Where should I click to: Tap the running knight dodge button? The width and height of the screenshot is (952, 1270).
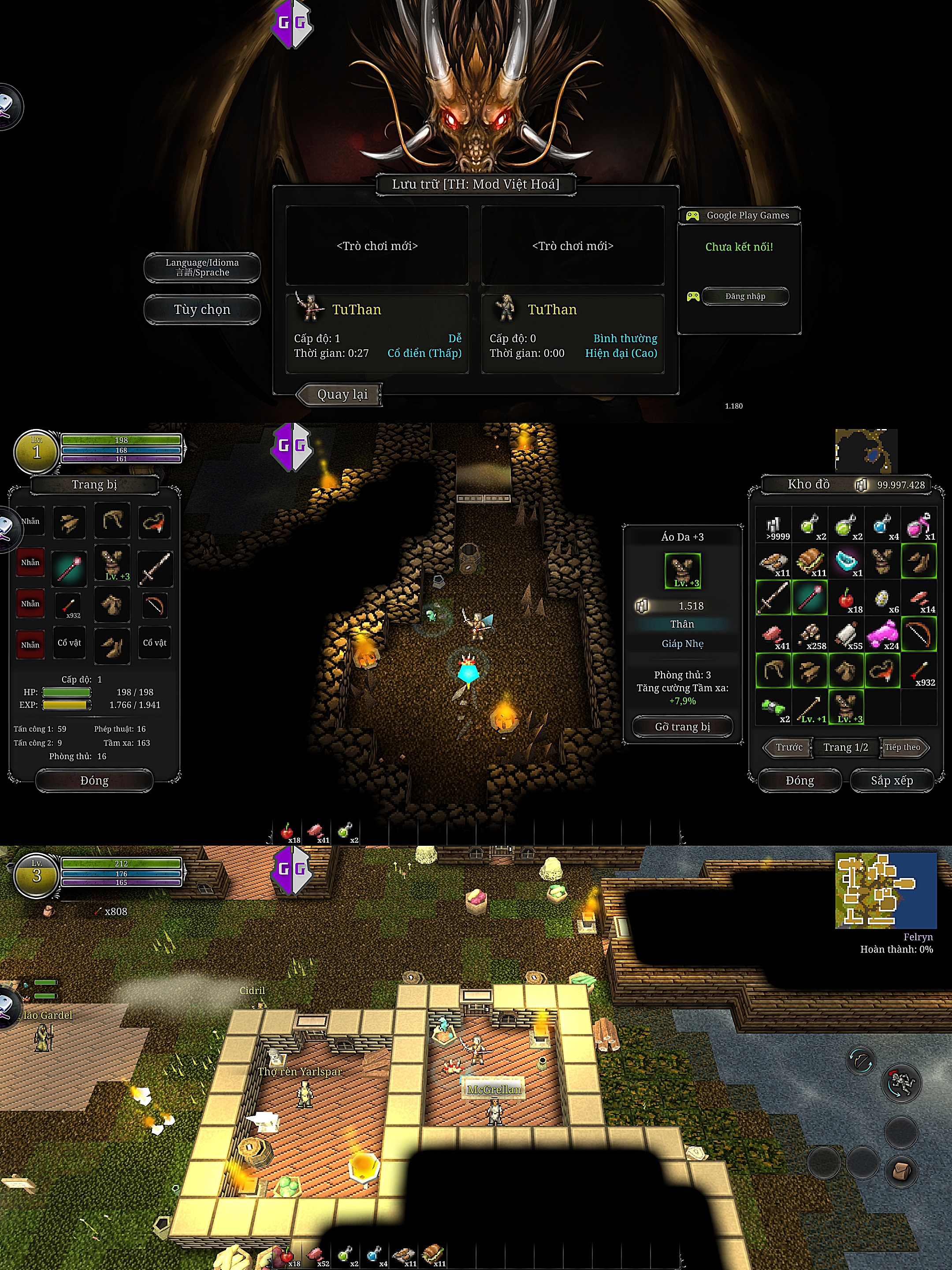click(901, 1083)
